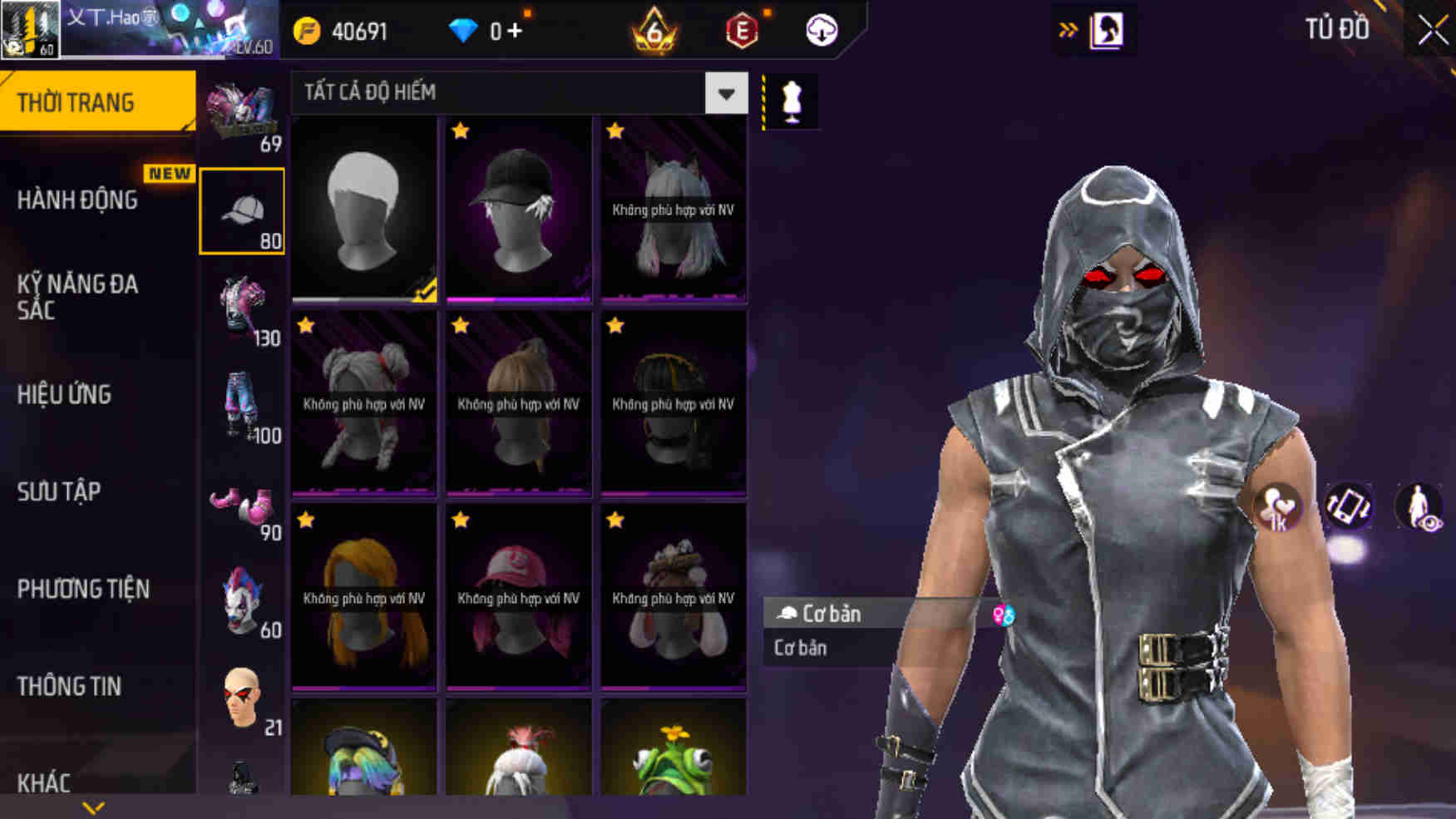Open the character inspect eye icon
This screenshot has height=819, width=1456.
(1419, 506)
